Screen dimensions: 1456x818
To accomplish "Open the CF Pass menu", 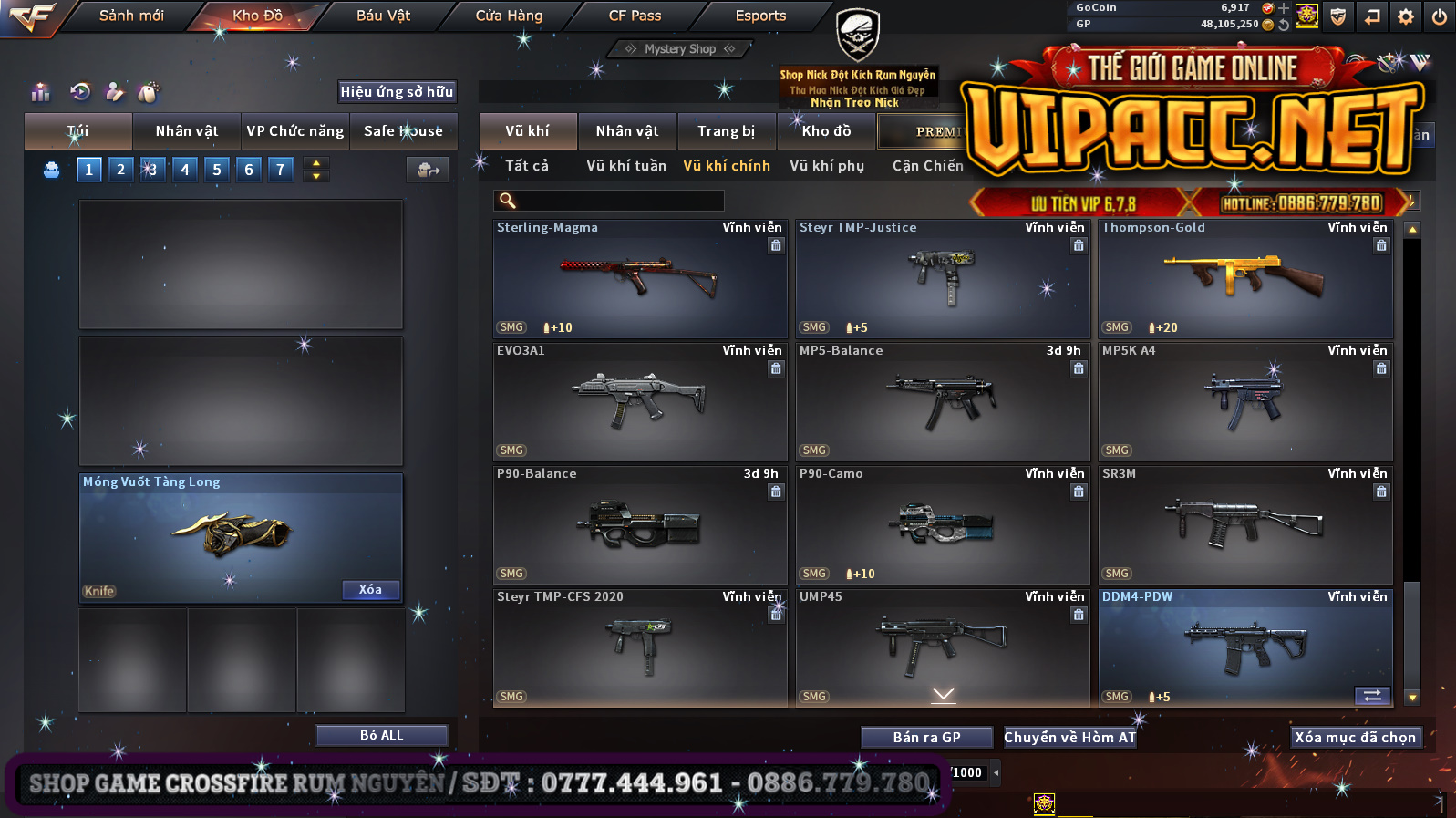I will [635, 16].
